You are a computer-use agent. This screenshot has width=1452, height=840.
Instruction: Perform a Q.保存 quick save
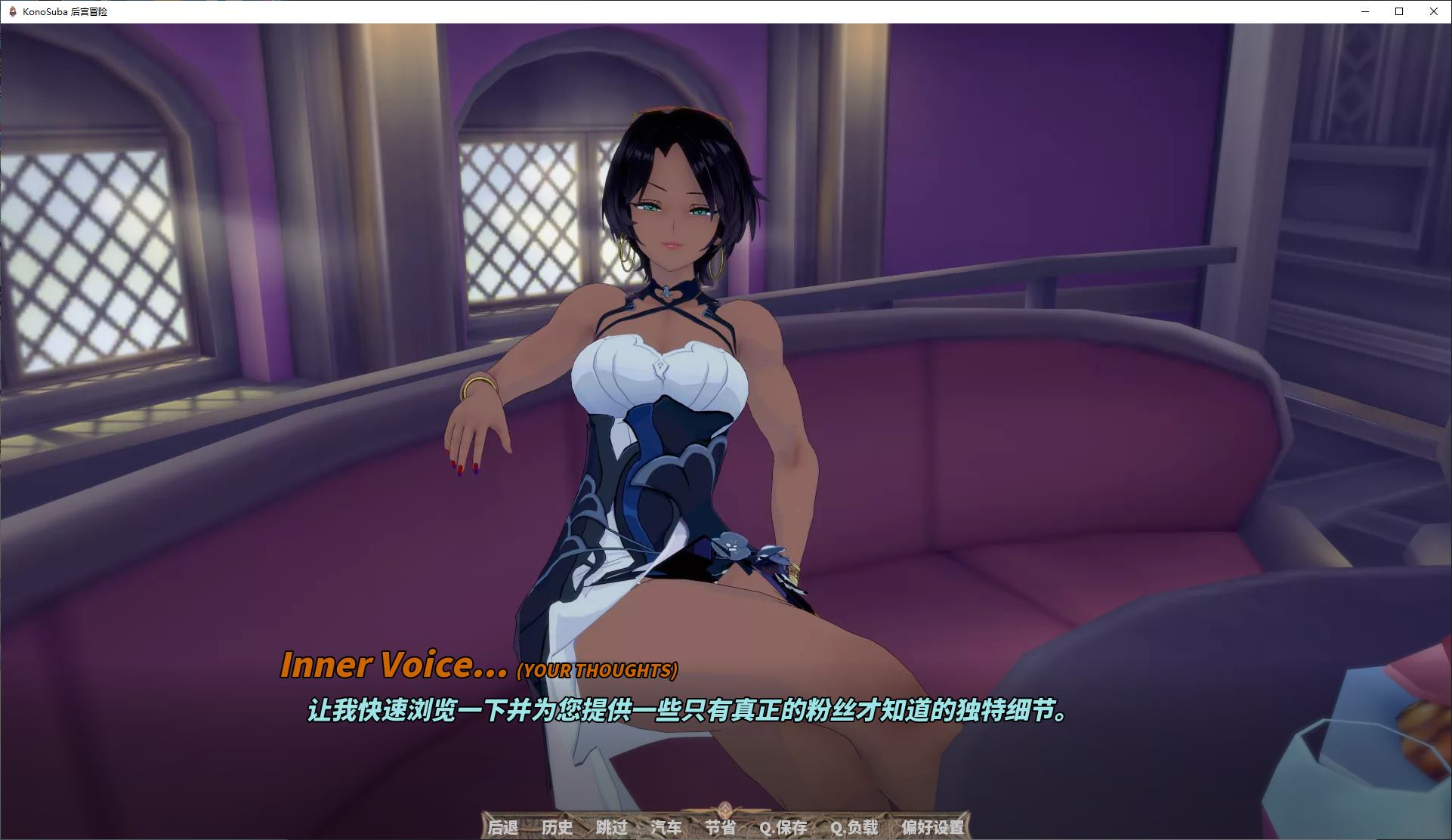coord(783,827)
